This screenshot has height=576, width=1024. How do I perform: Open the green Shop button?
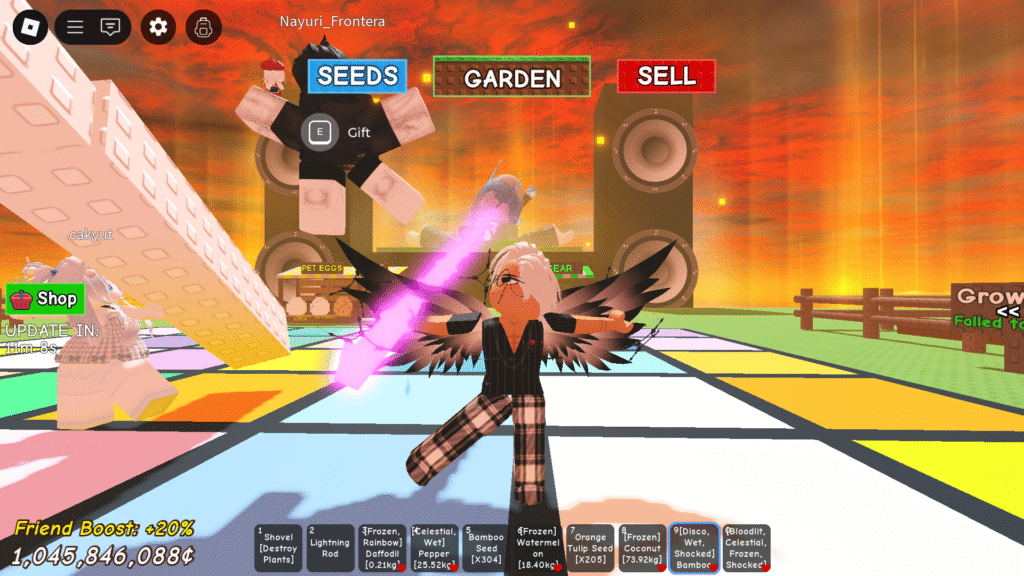pyautogui.click(x=45, y=298)
